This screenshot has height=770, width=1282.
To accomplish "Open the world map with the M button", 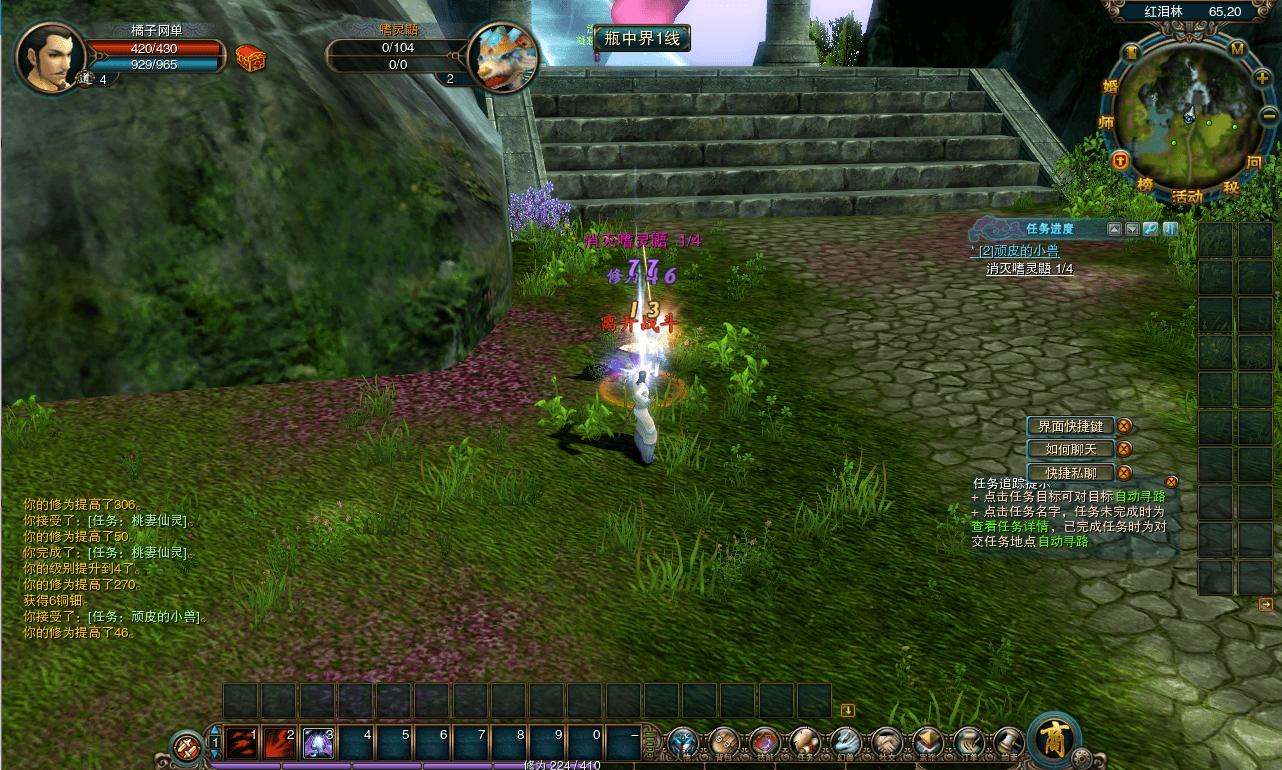I will click(1237, 49).
